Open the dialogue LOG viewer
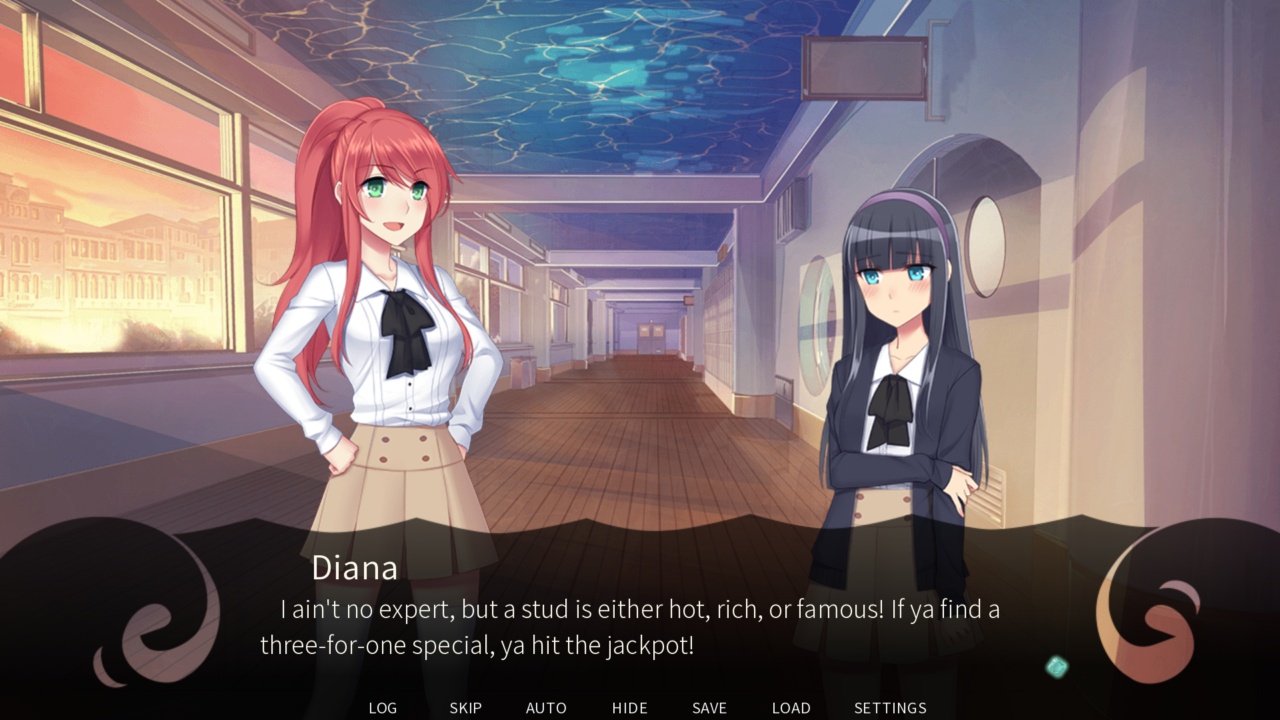This screenshot has width=1280, height=720. pos(382,707)
